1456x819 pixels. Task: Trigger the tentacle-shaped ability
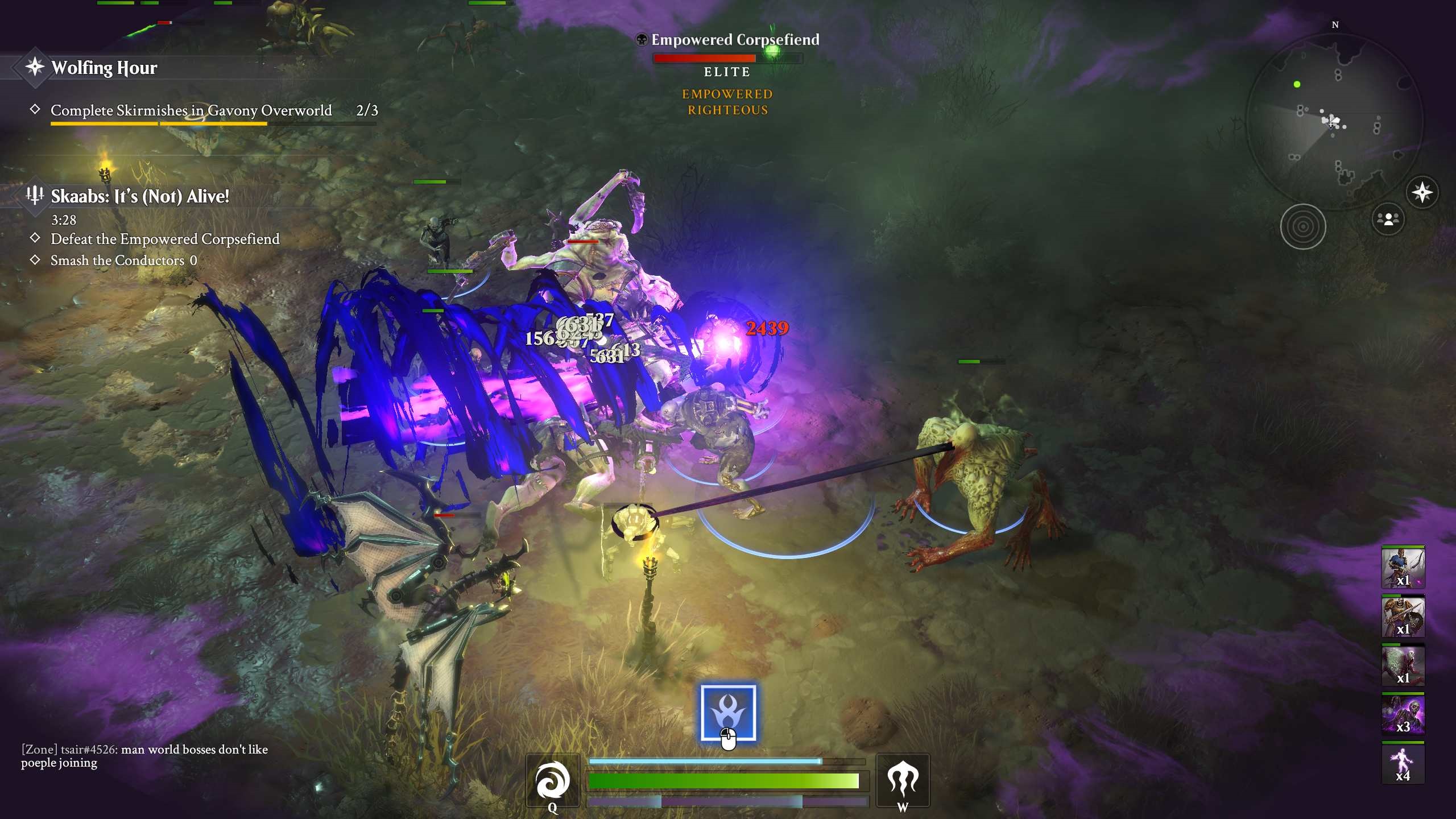coord(903,780)
